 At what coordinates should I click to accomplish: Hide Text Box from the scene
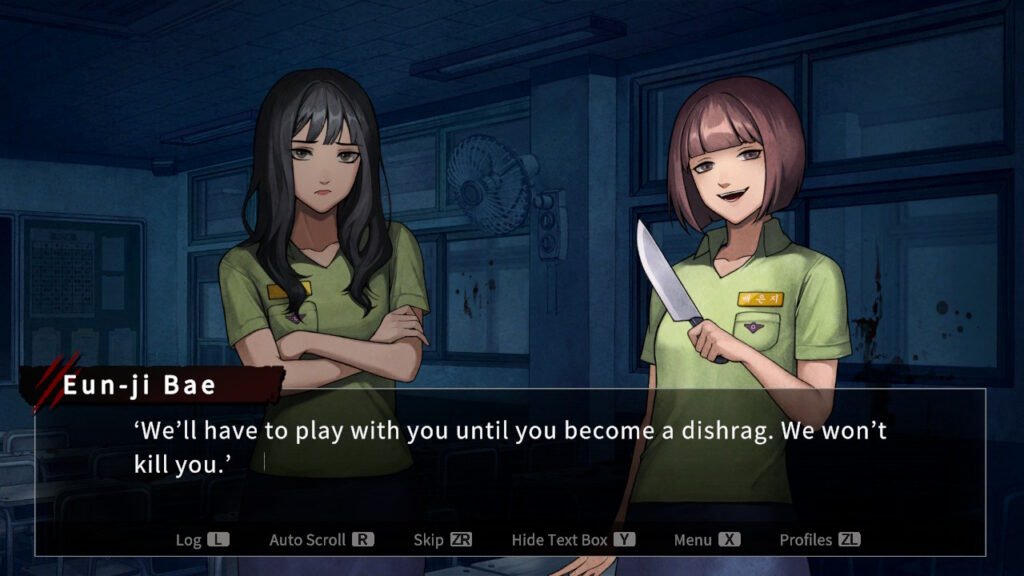(573, 540)
